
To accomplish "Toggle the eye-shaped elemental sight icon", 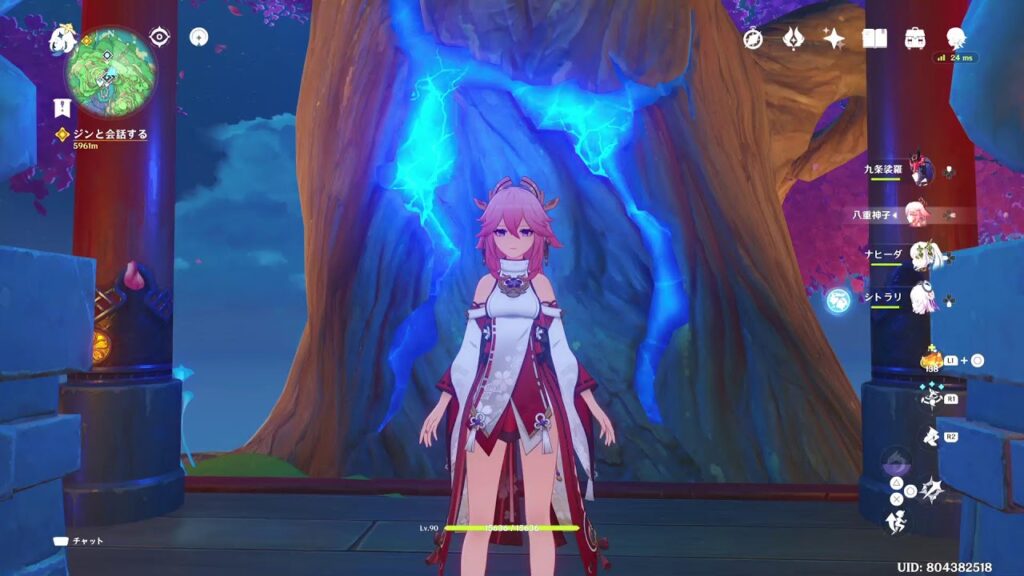I will pos(160,37).
